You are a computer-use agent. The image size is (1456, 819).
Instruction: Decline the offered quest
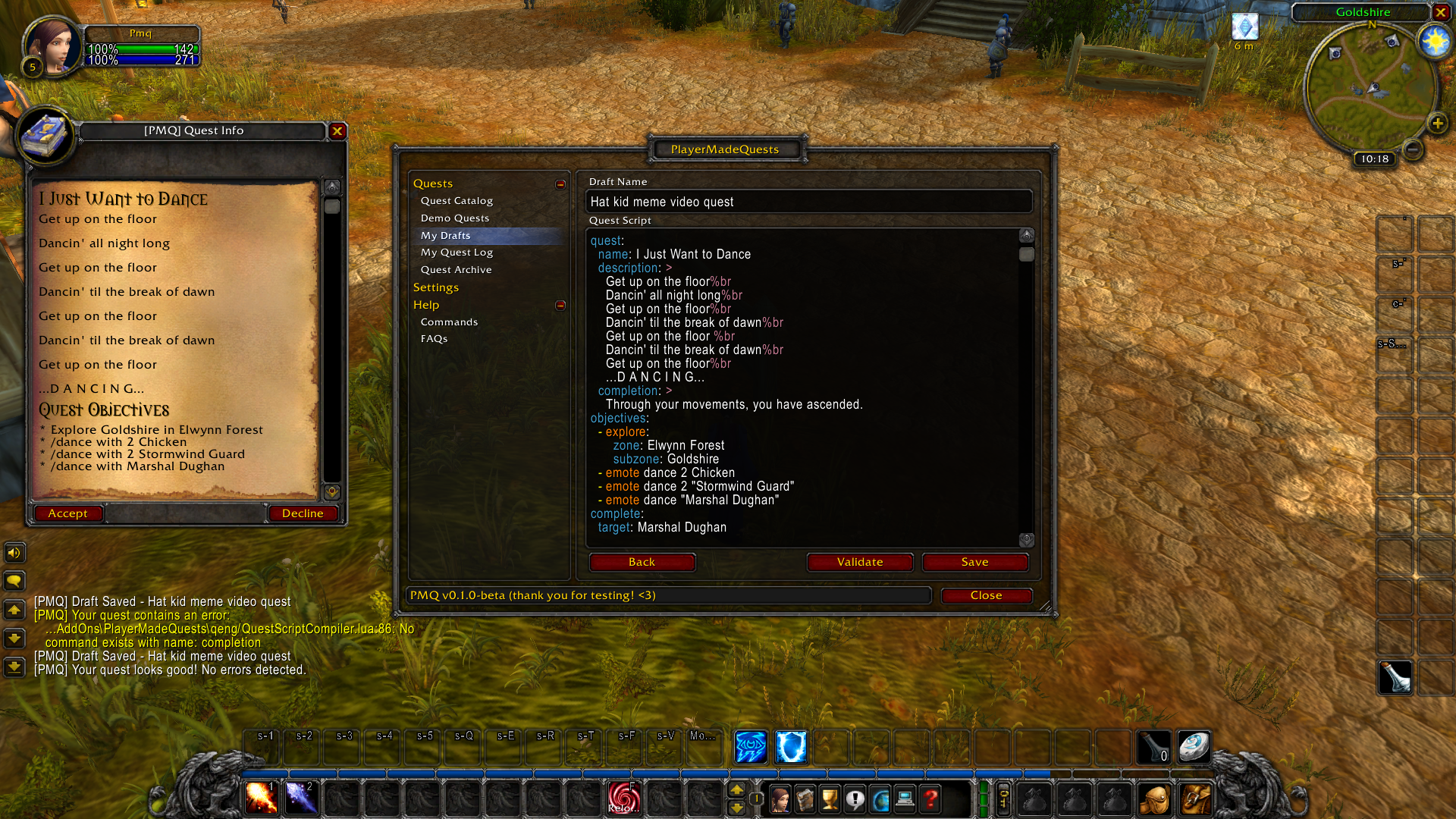point(303,513)
